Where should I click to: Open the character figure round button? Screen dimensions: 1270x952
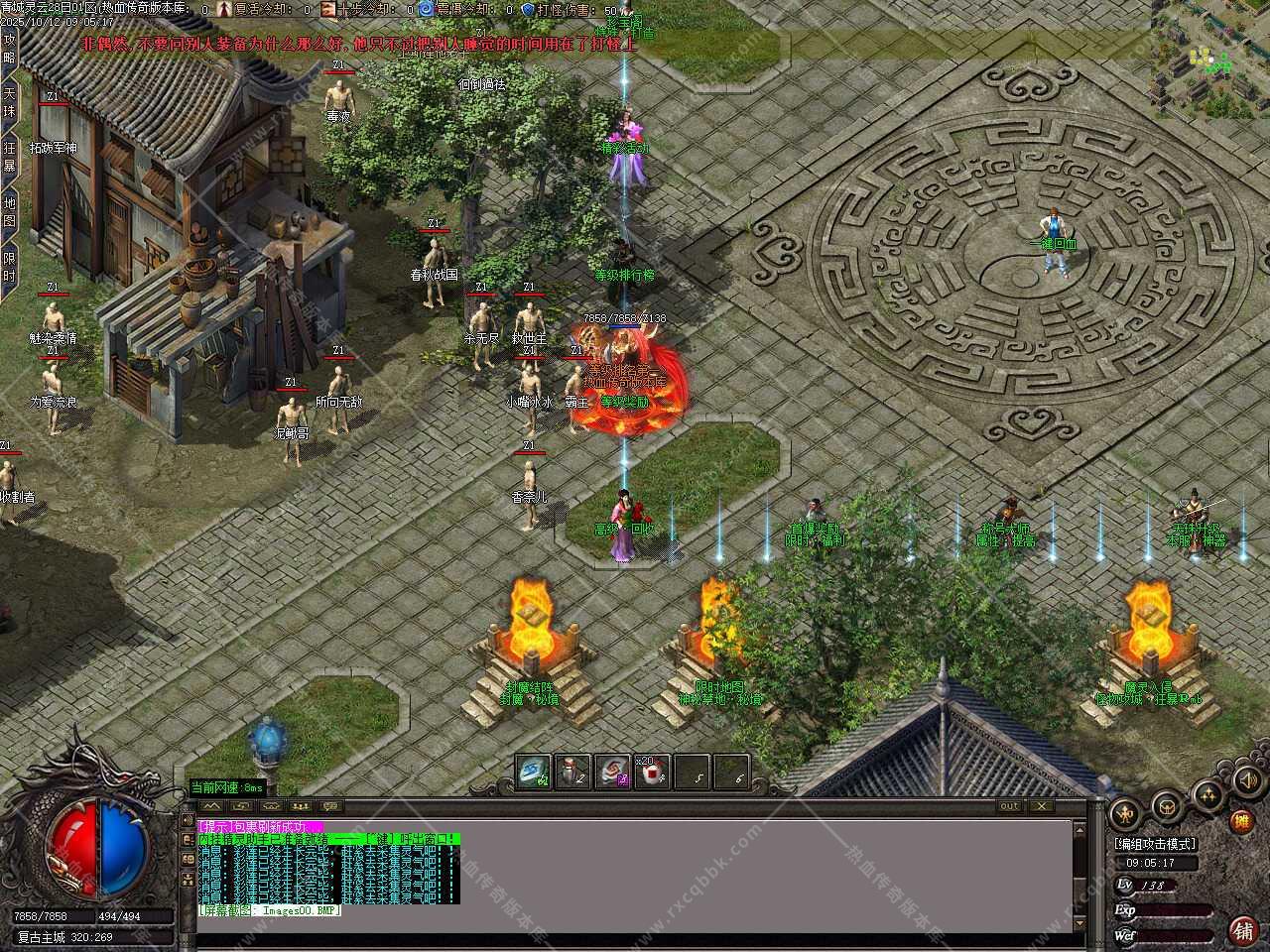(x=1123, y=813)
